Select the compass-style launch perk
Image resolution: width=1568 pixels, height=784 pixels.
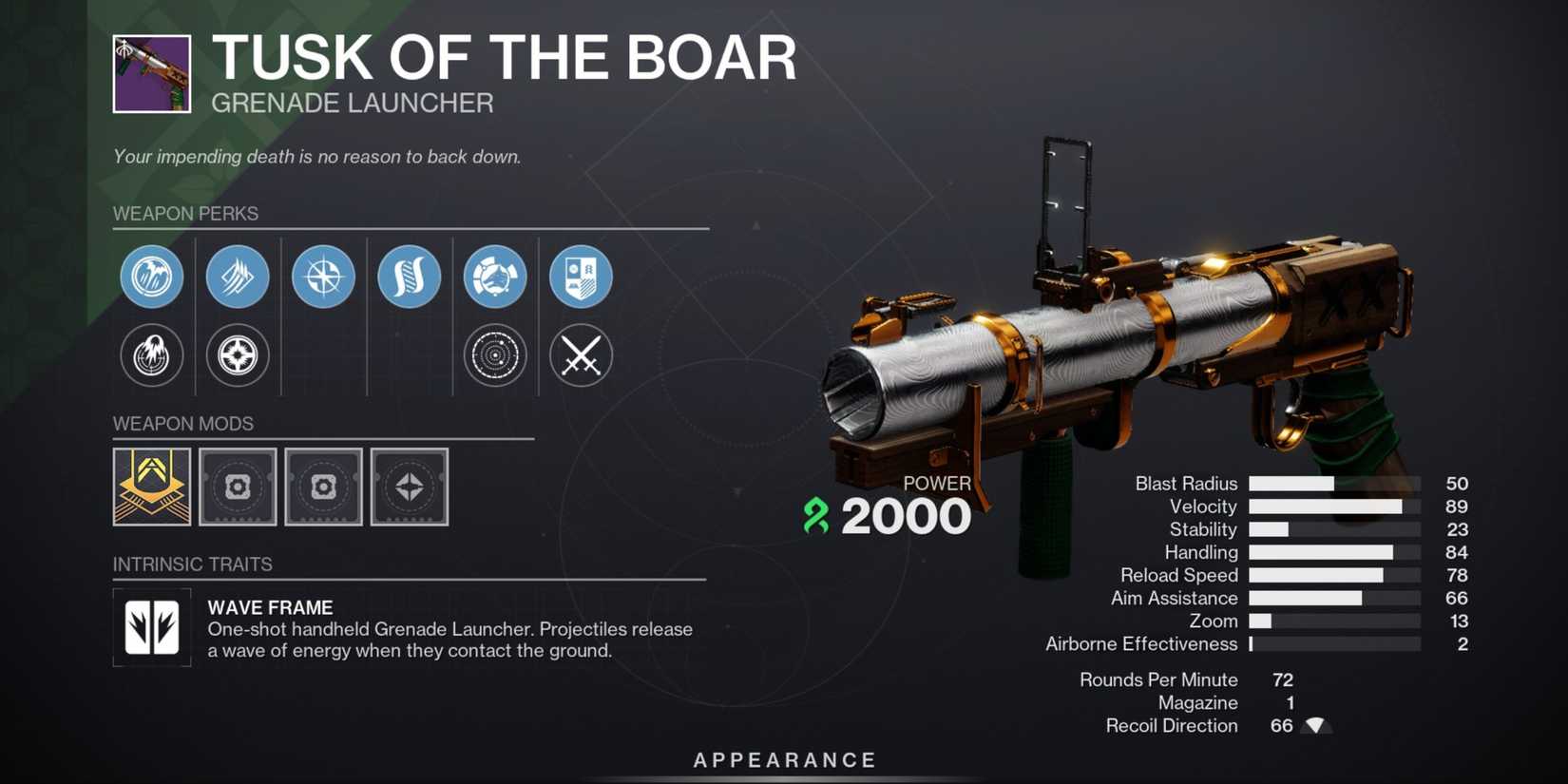(323, 277)
